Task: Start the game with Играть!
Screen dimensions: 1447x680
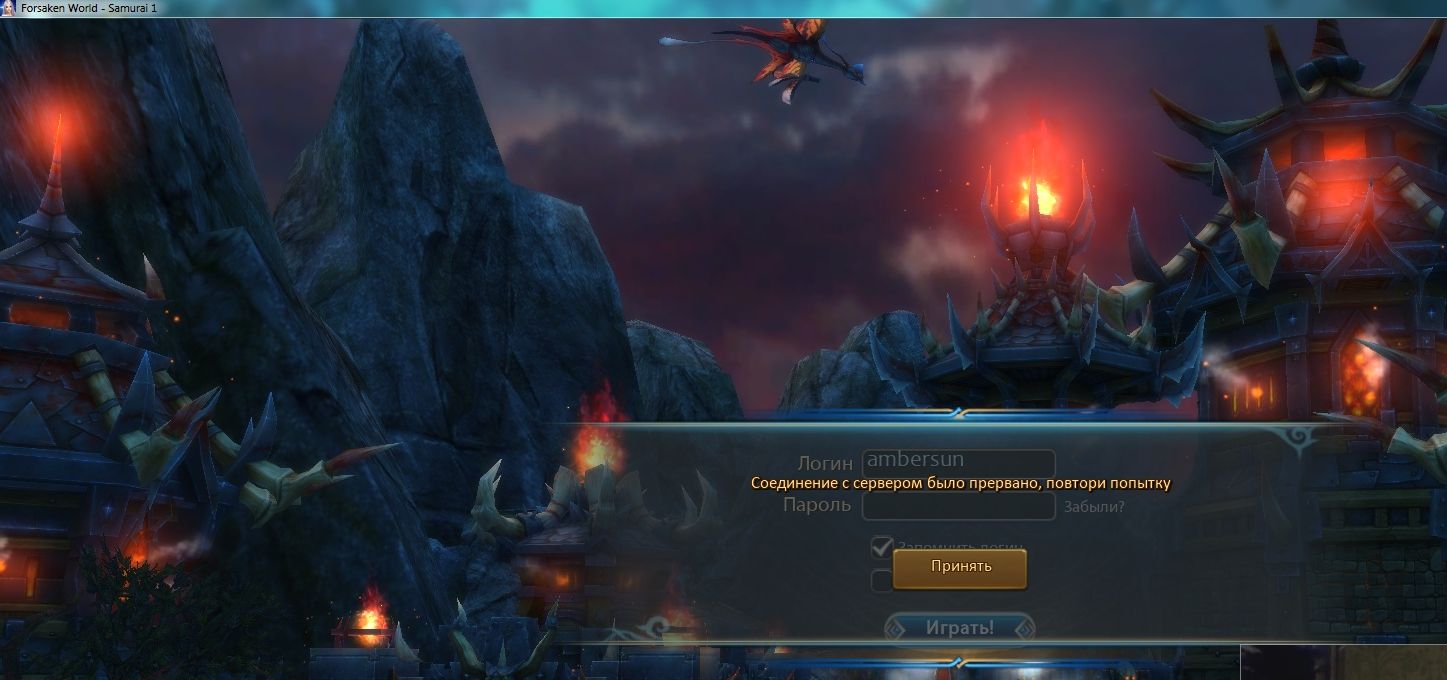Action: [x=959, y=628]
